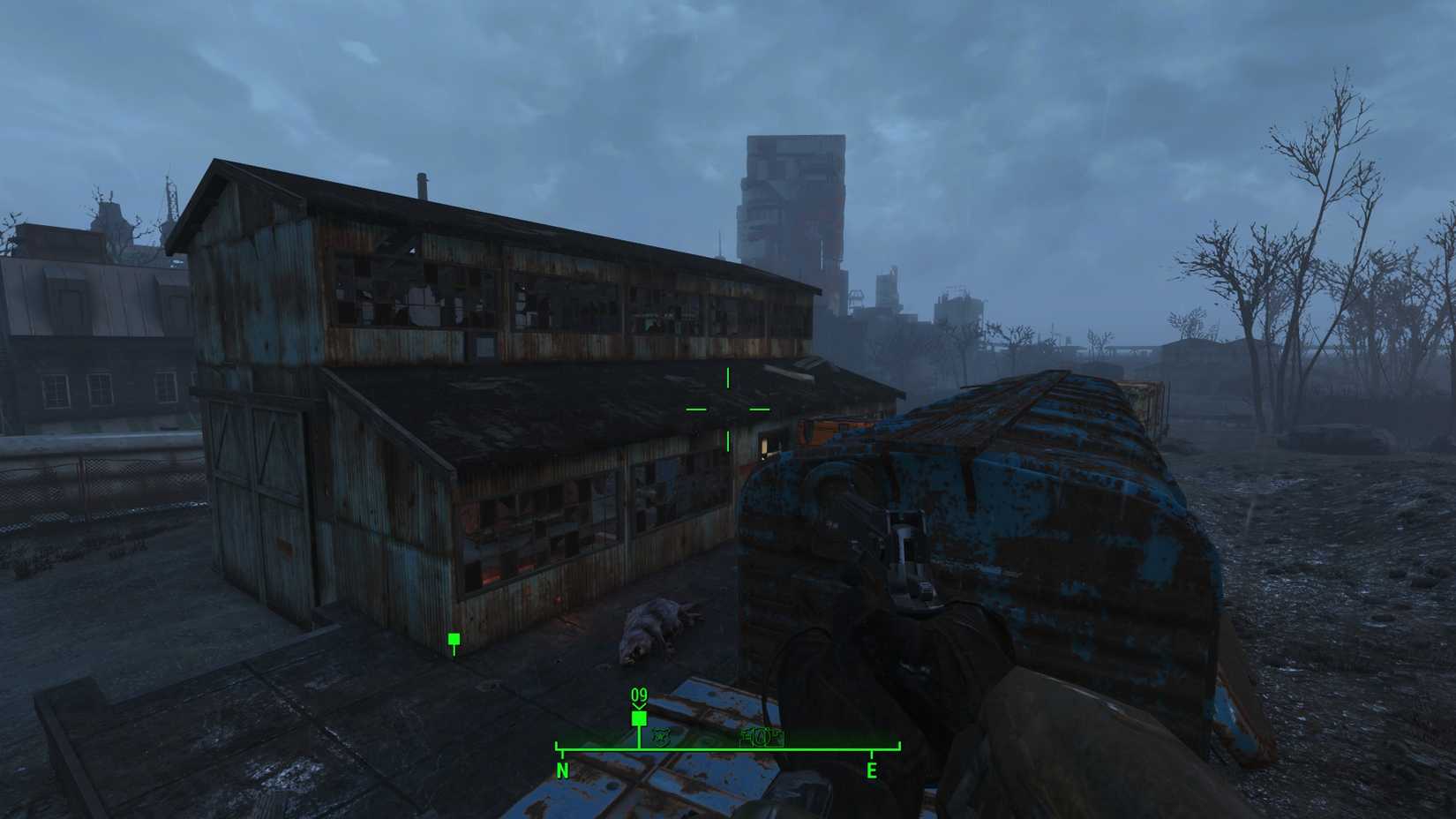Click the green doorway marker on the warehouse
Image resolution: width=1456 pixels, height=819 pixels.
[x=454, y=636]
